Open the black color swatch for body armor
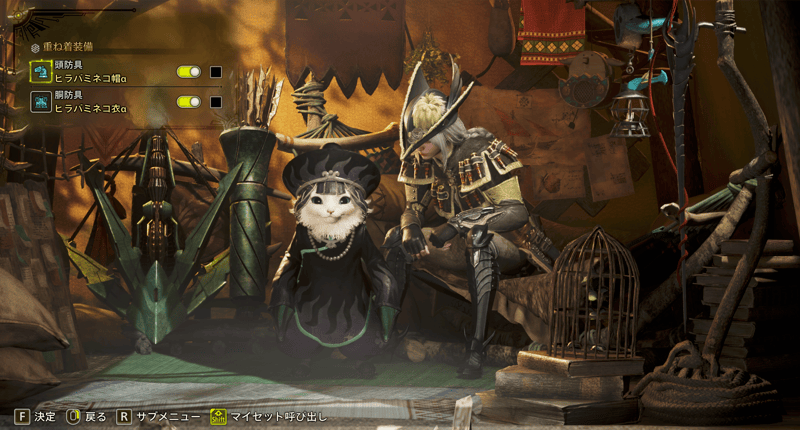 coord(215,101)
